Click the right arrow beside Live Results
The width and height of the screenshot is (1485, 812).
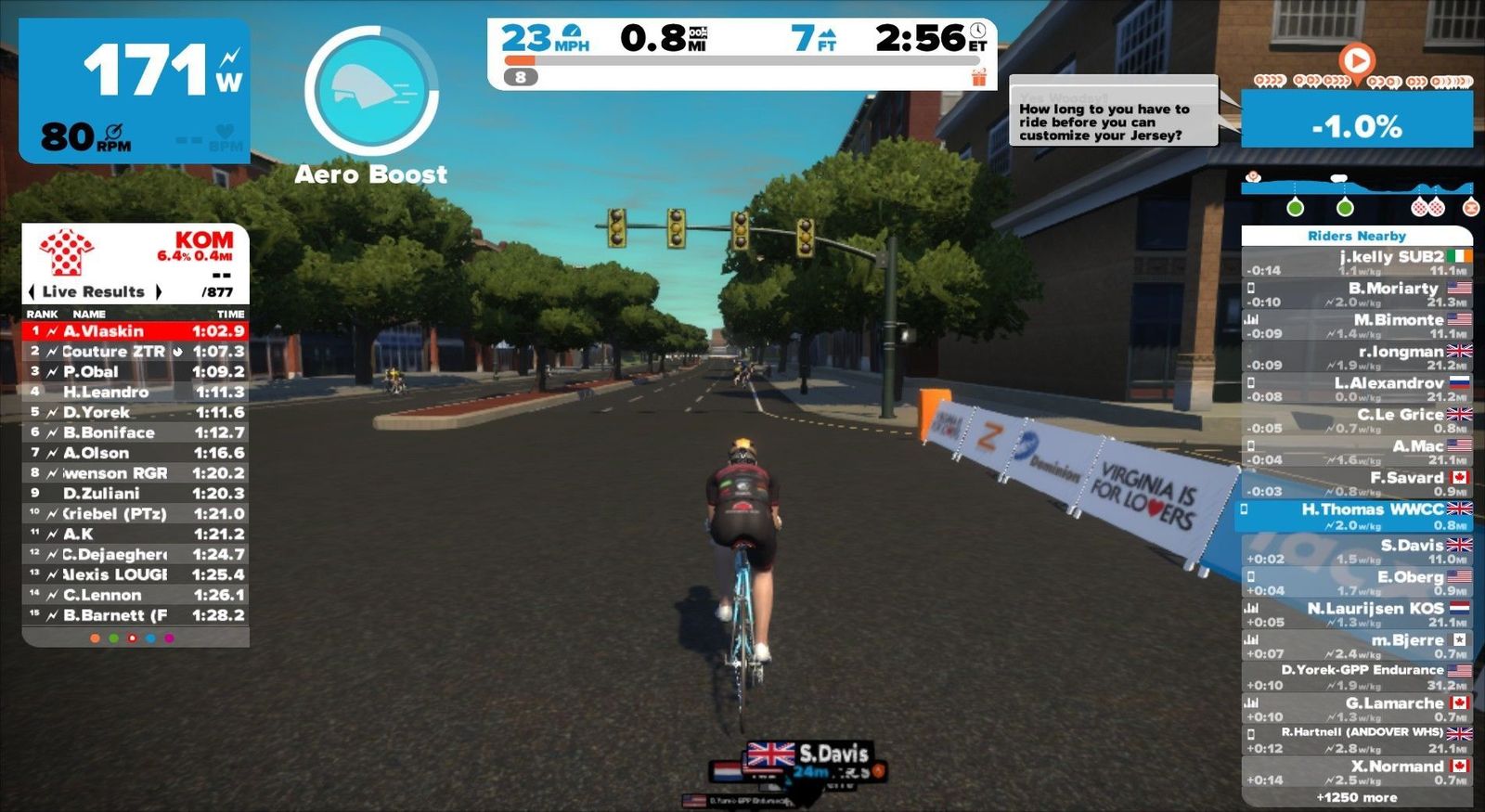tap(159, 291)
